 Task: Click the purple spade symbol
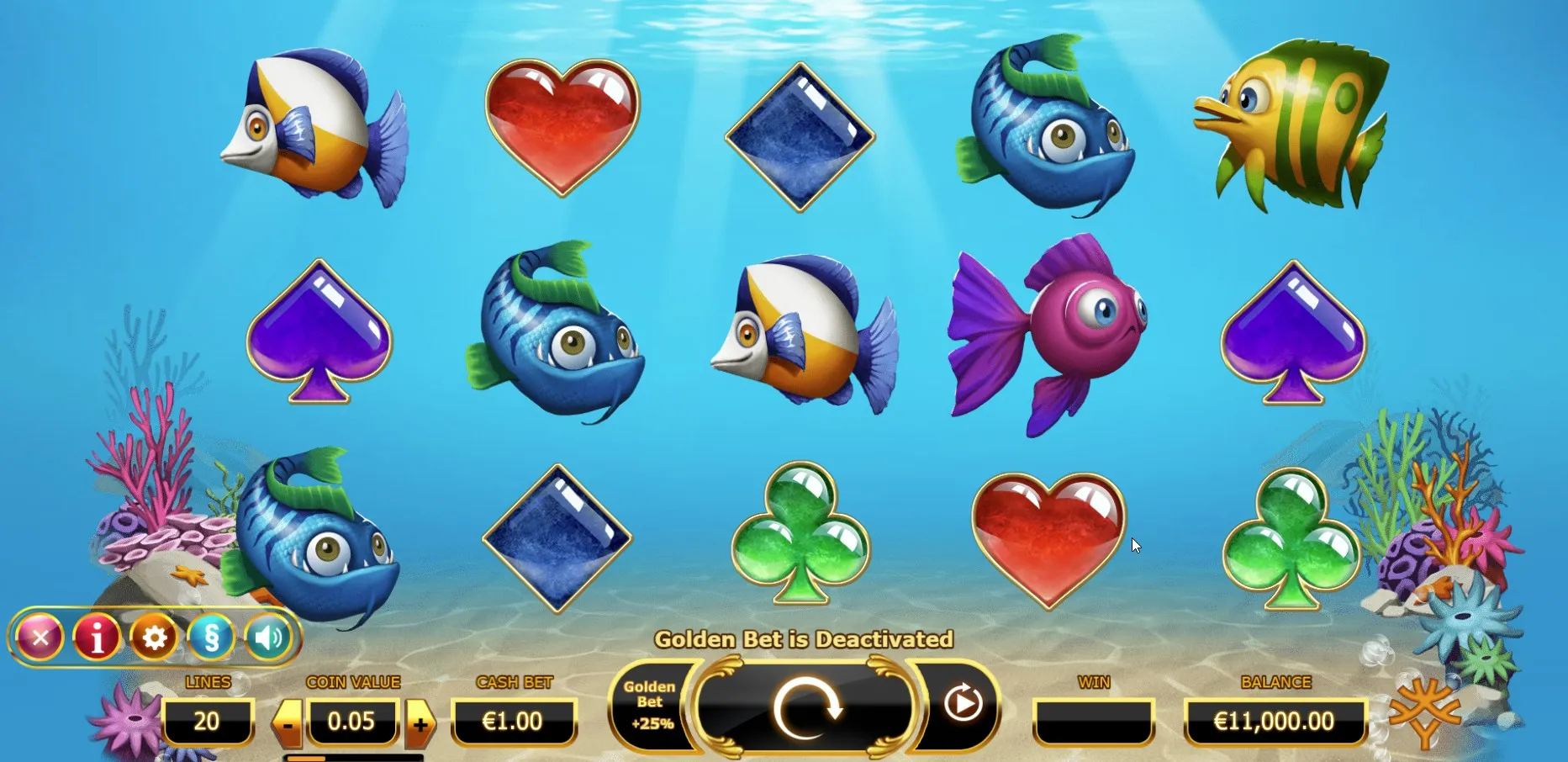pos(319,332)
